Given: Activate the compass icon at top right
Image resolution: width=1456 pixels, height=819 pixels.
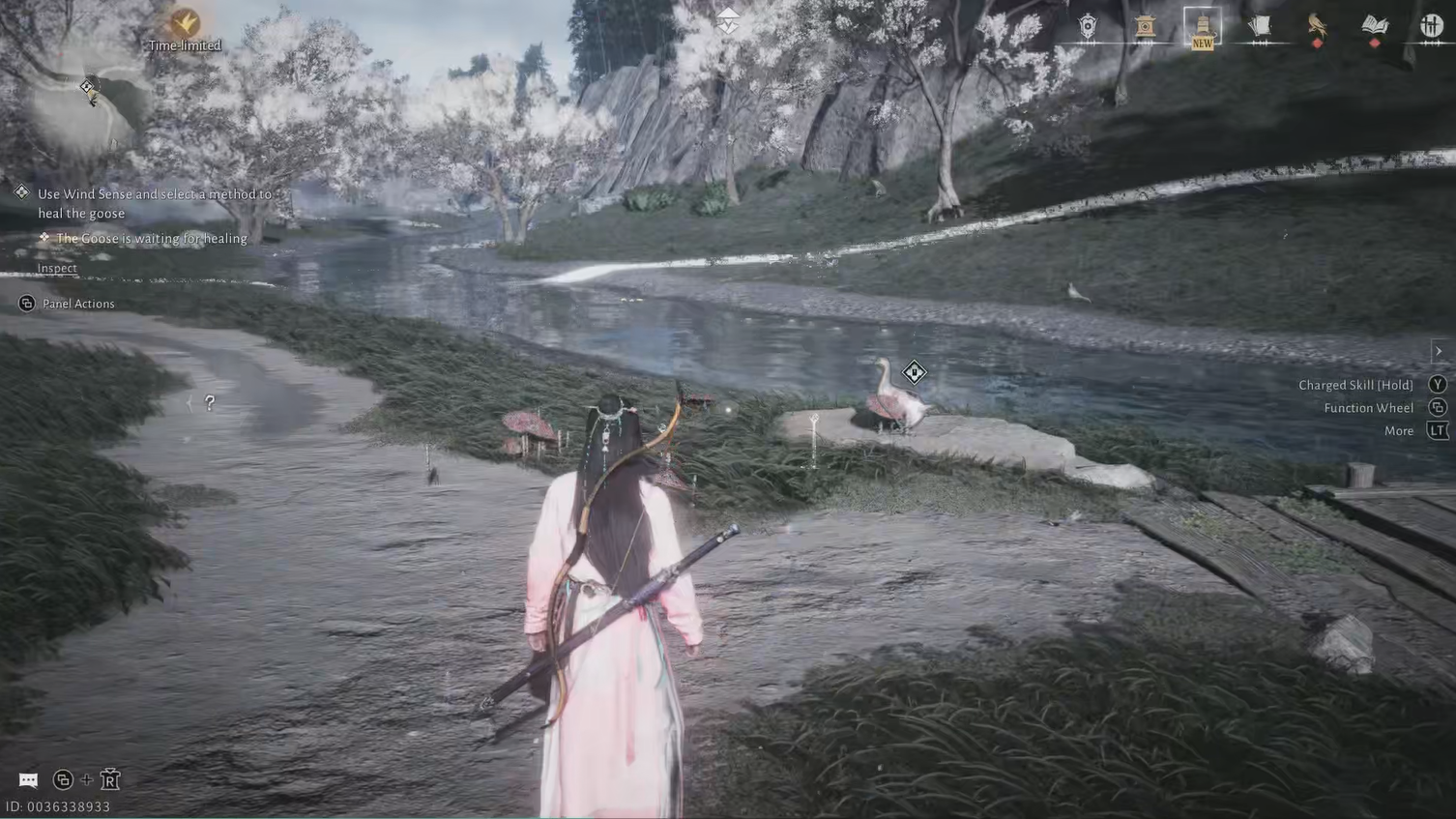Looking at the screenshot, I should tap(1431, 25).
